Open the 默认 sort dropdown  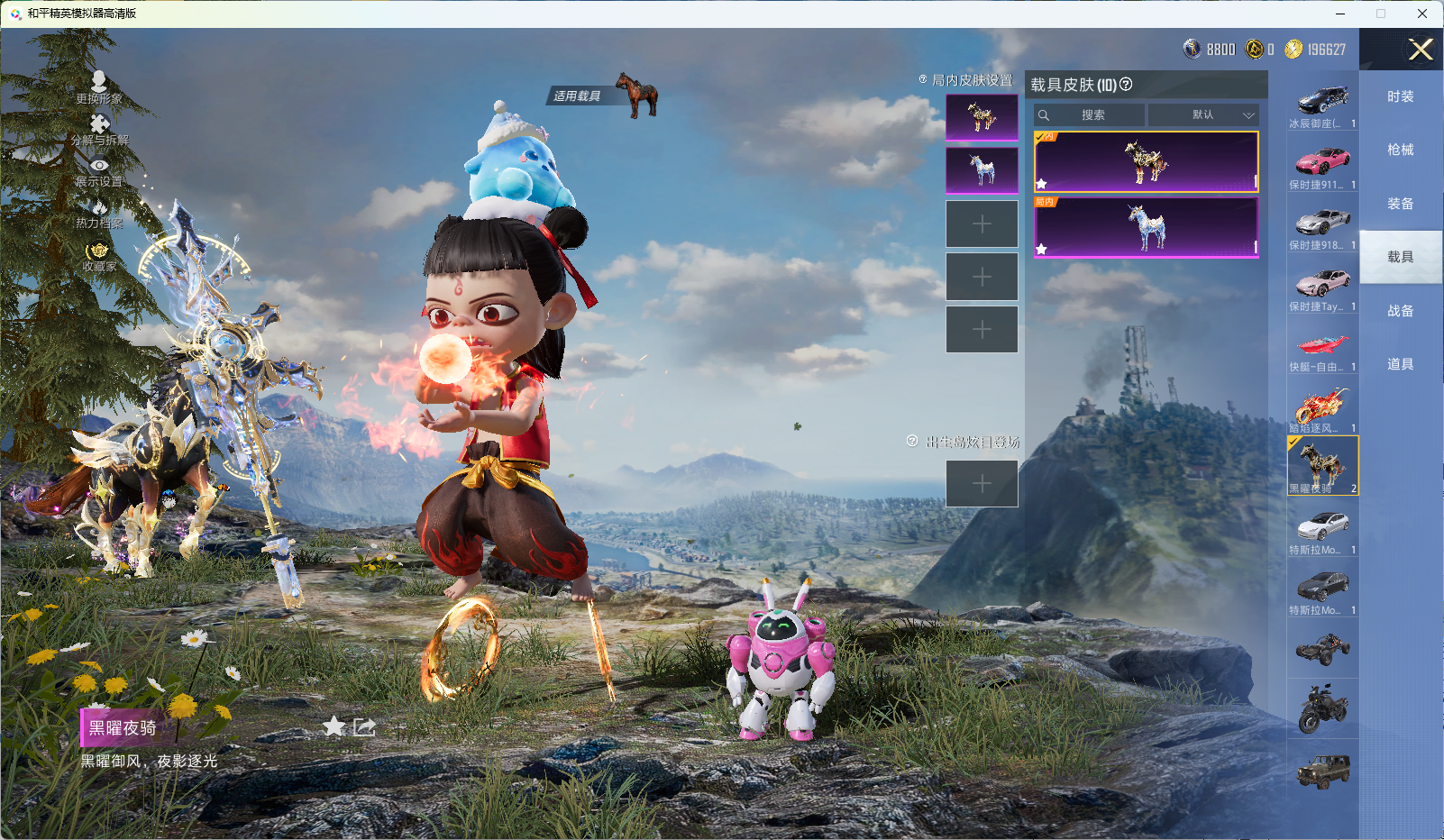click(x=1202, y=115)
